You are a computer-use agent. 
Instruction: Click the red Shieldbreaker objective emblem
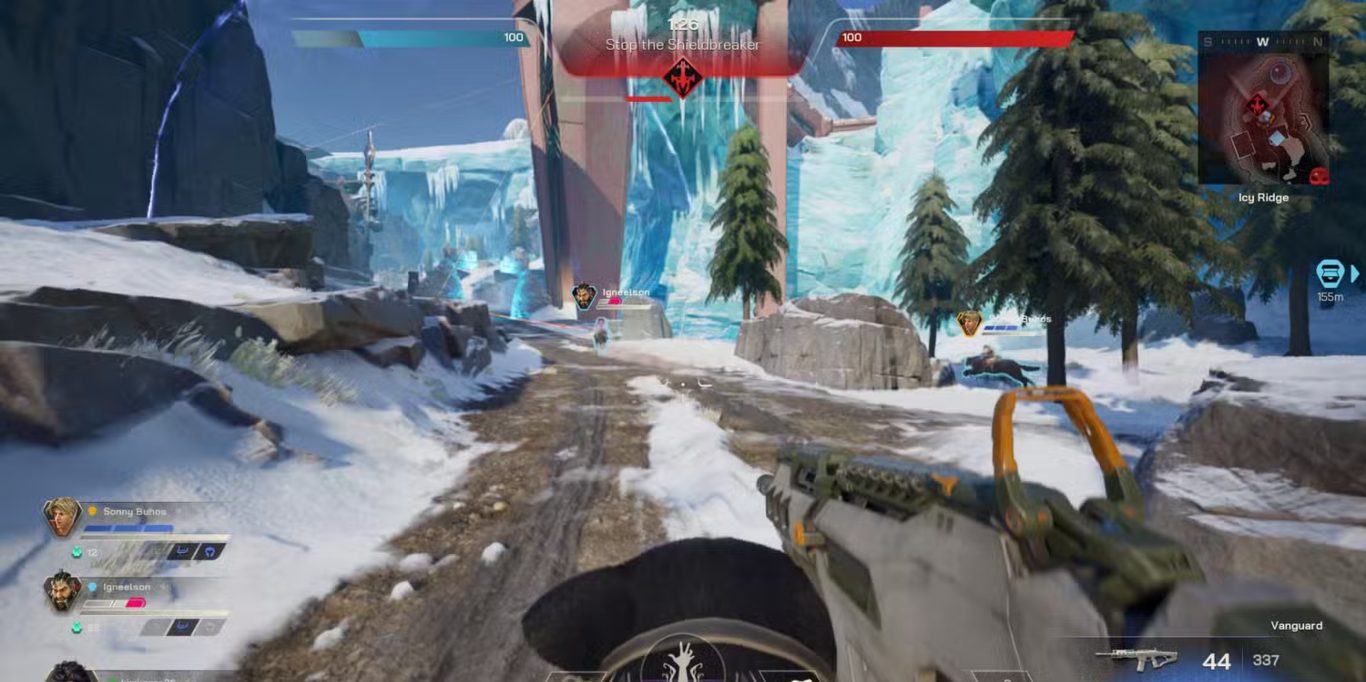click(x=682, y=77)
